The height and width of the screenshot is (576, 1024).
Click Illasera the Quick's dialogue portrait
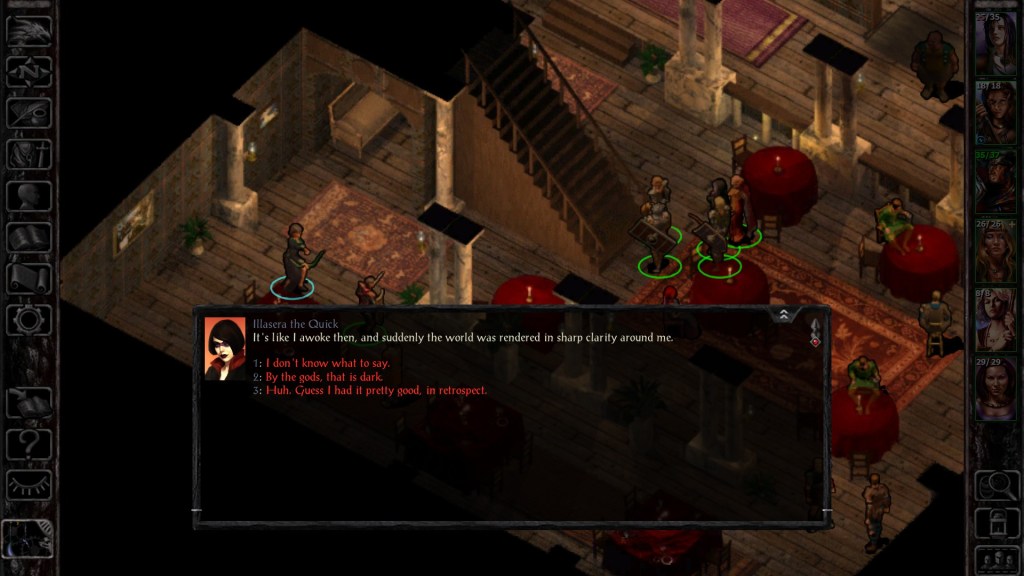pos(224,347)
